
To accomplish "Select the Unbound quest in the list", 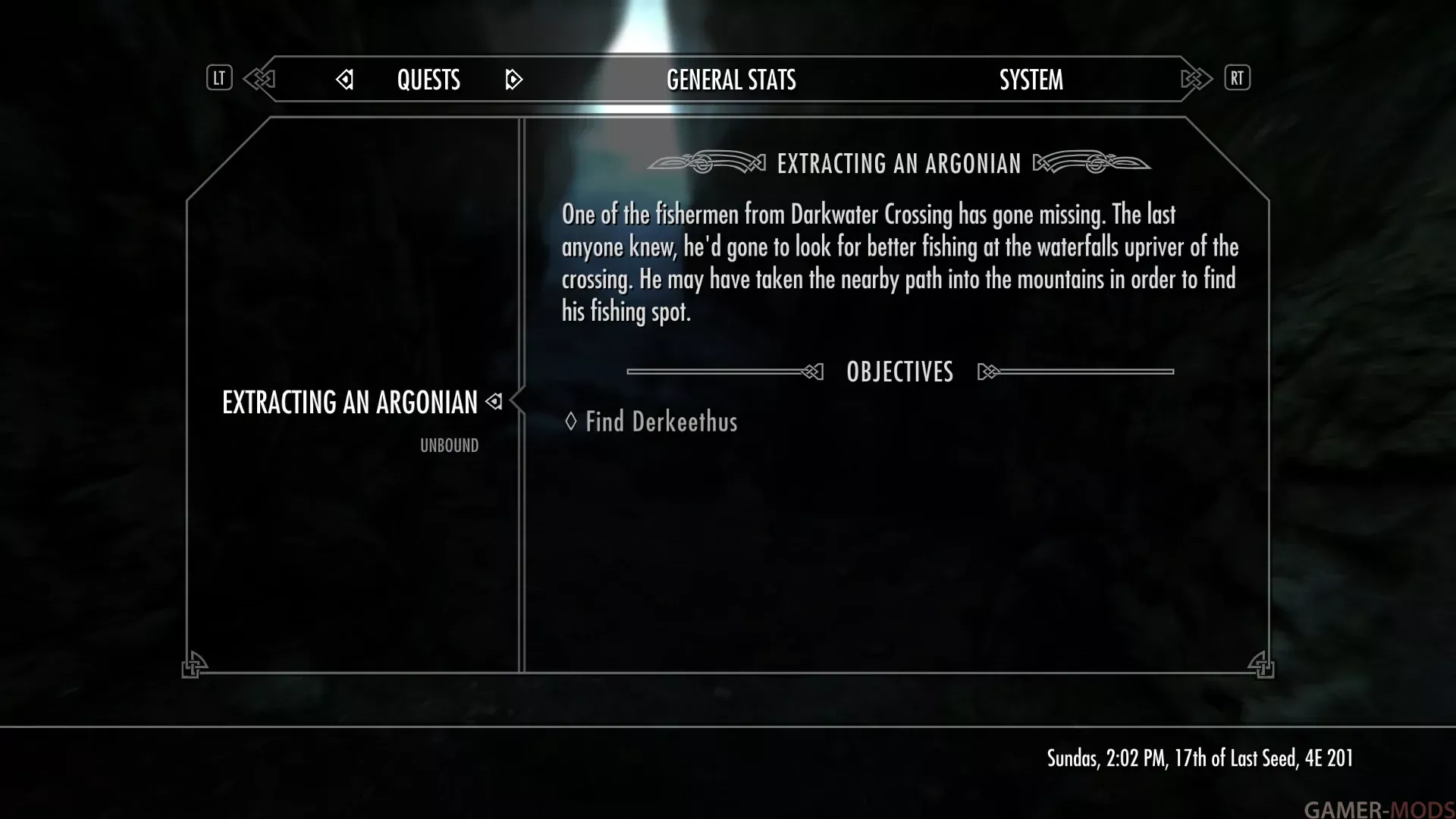I will pyautogui.click(x=449, y=446).
